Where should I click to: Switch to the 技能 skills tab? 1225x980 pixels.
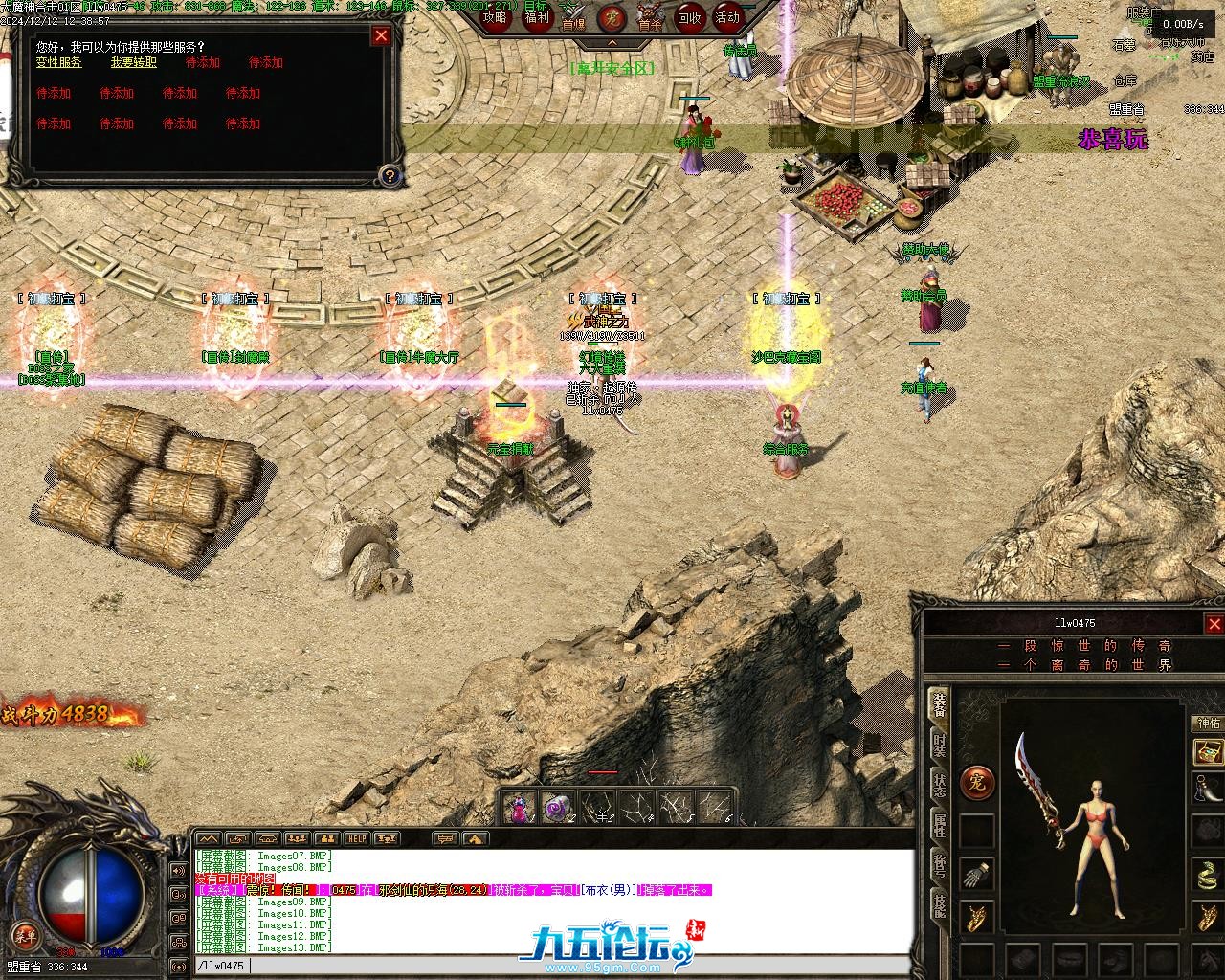(940, 904)
